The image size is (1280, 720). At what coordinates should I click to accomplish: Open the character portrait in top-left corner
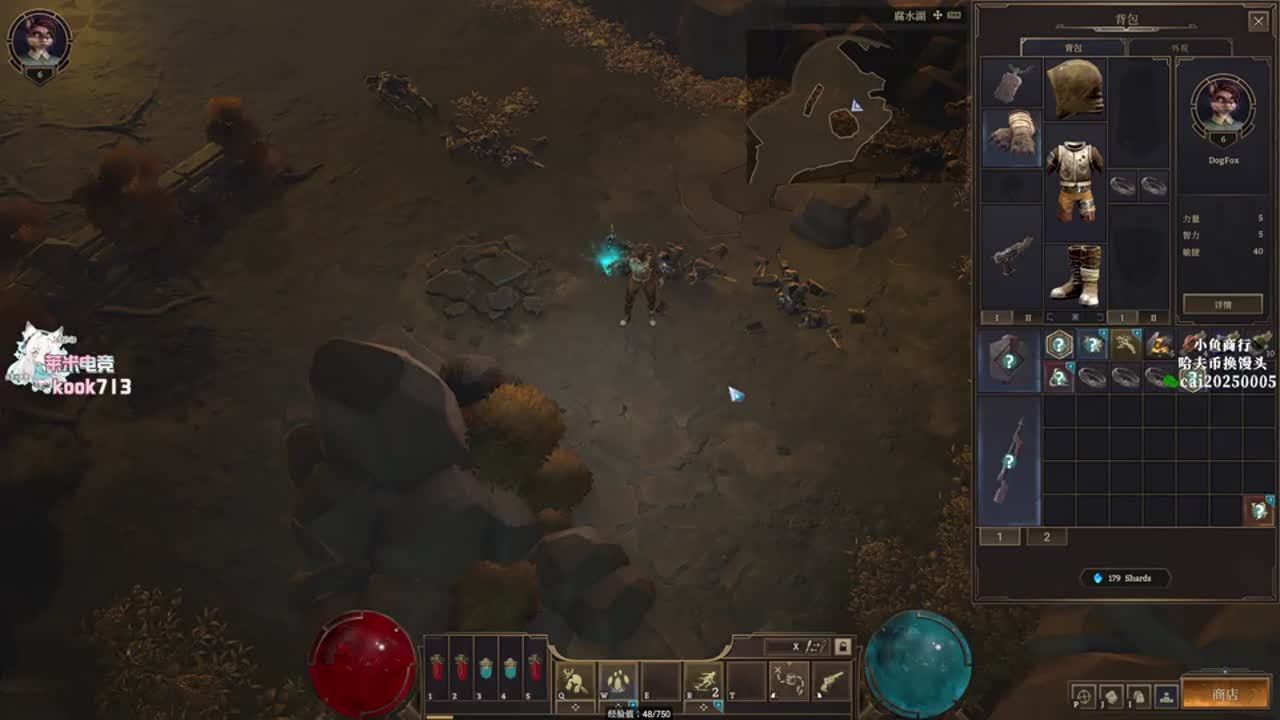(x=40, y=42)
